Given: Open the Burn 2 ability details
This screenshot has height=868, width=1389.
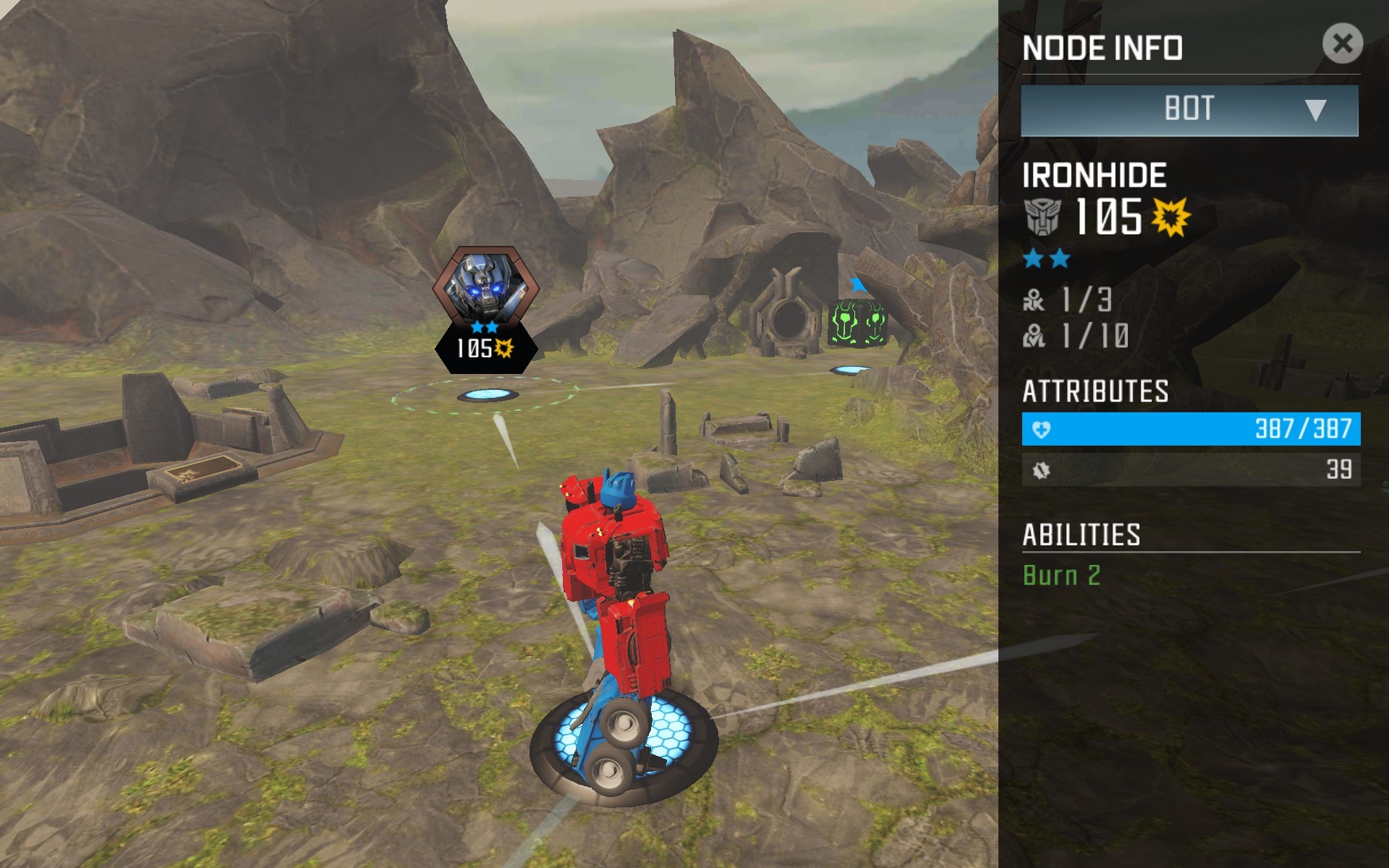Looking at the screenshot, I should (1063, 576).
